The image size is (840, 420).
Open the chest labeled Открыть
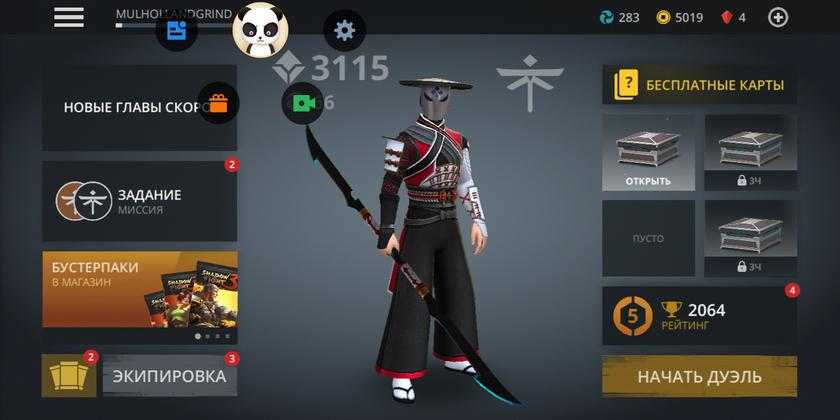649,152
